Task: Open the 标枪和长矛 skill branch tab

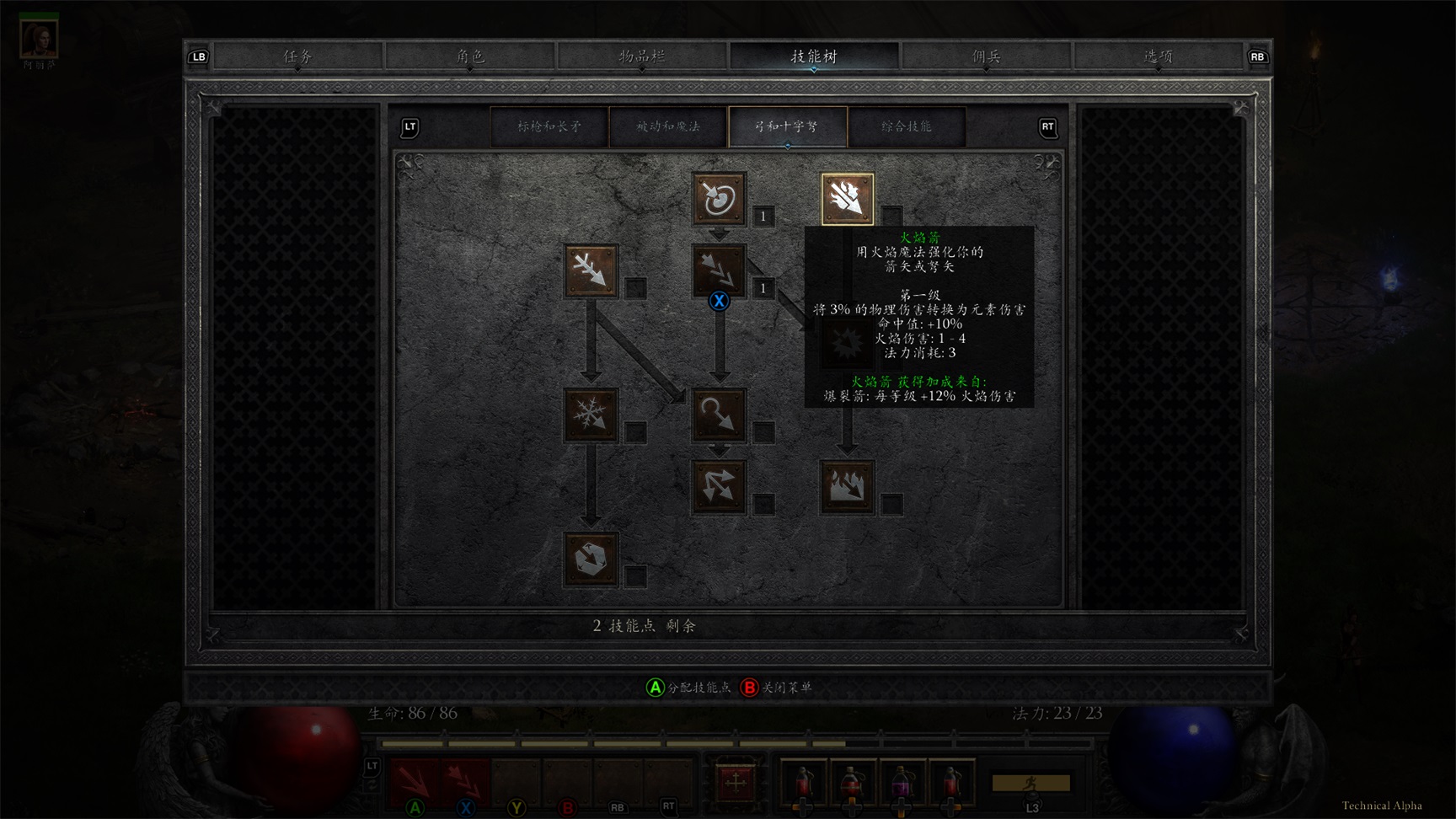Action: click(x=549, y=126)
